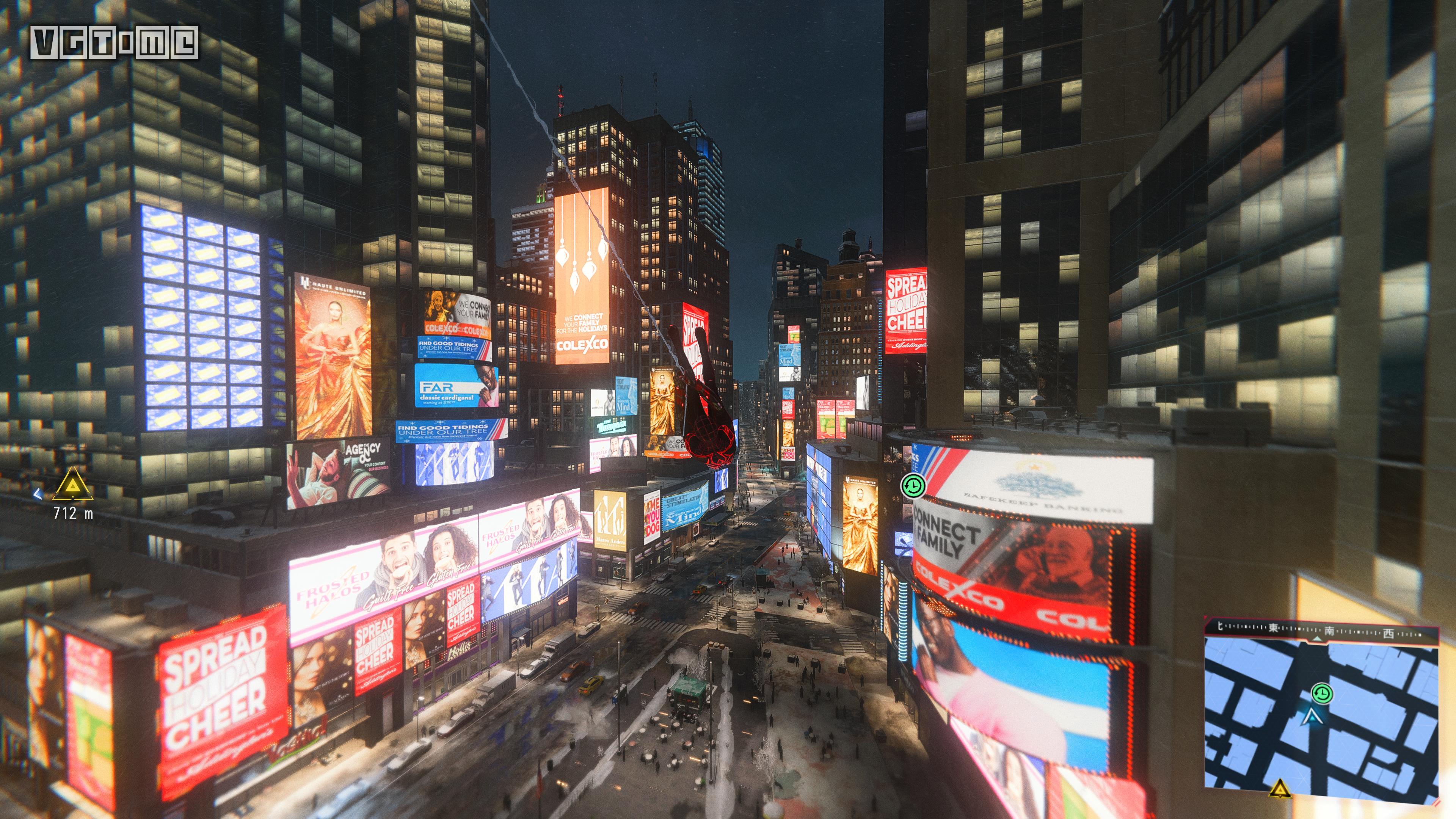The height and width of the screenshot is (819, 1456).
Task: Click the green clock marker on the minimap
Action: pyautogui.click(x=1321, y=693)
